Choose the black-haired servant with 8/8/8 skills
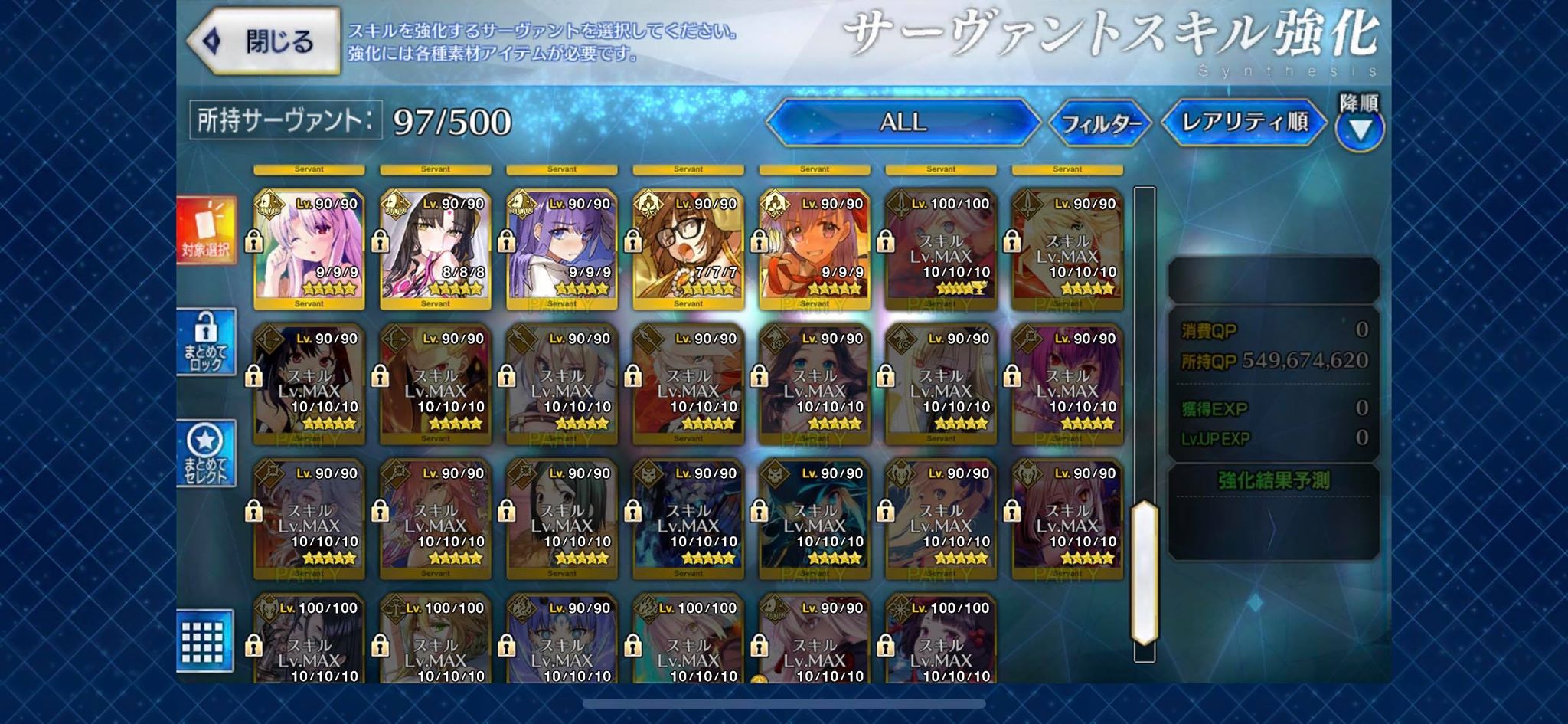Image resolution: width=1568 pixels, height=724 pixels. pos(436,247)
